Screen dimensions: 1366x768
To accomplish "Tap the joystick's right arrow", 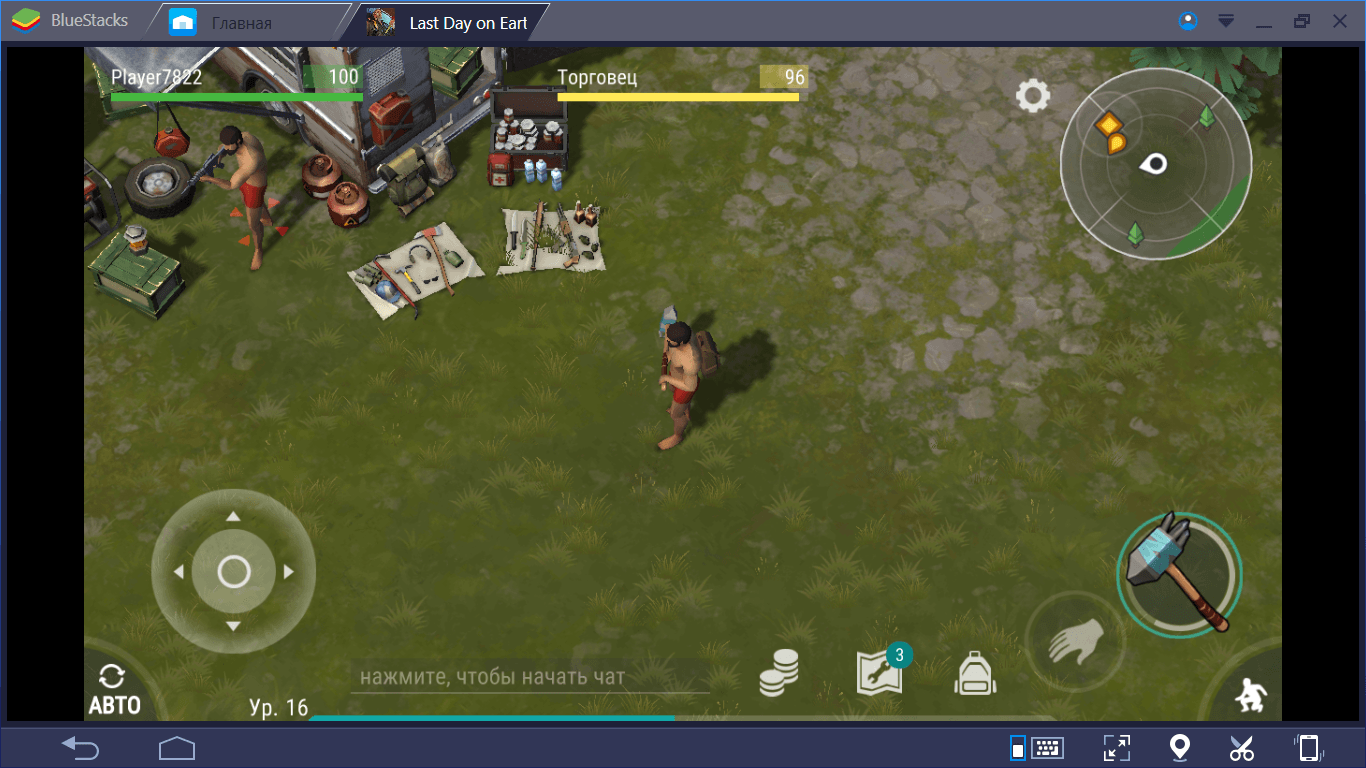I will (x=289, y=572).
